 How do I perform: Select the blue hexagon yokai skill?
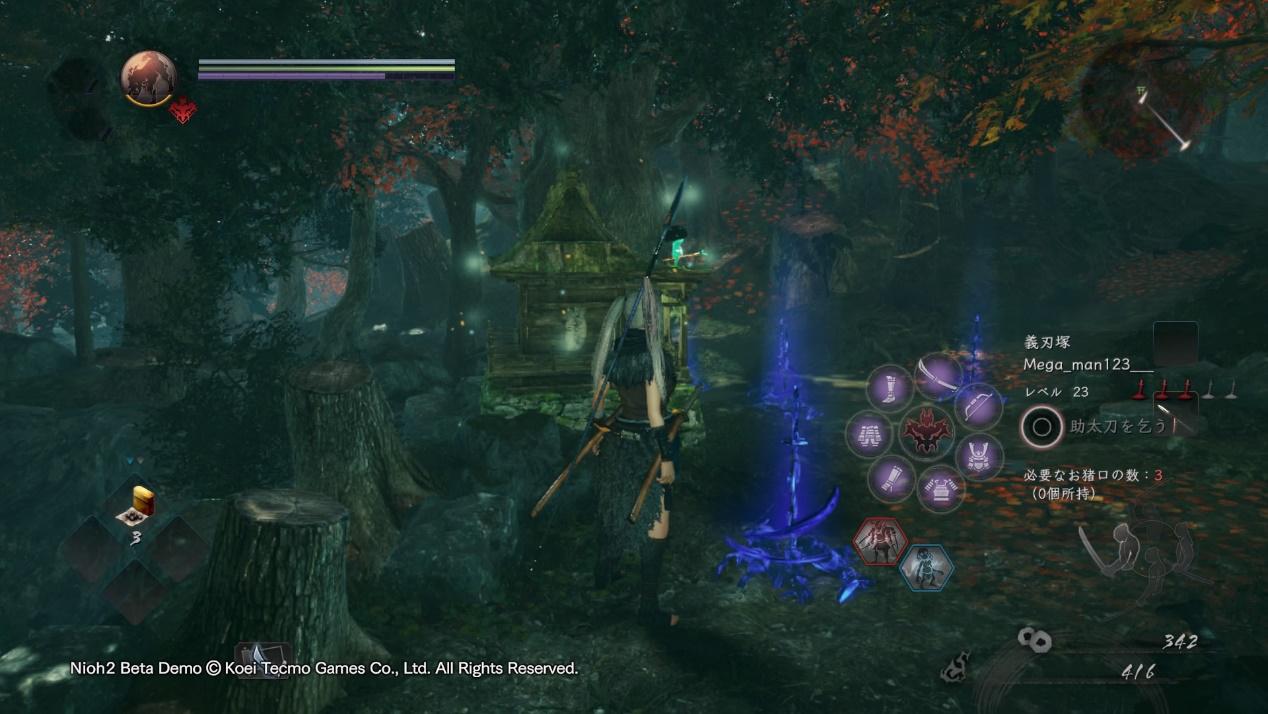pos(925,567)
